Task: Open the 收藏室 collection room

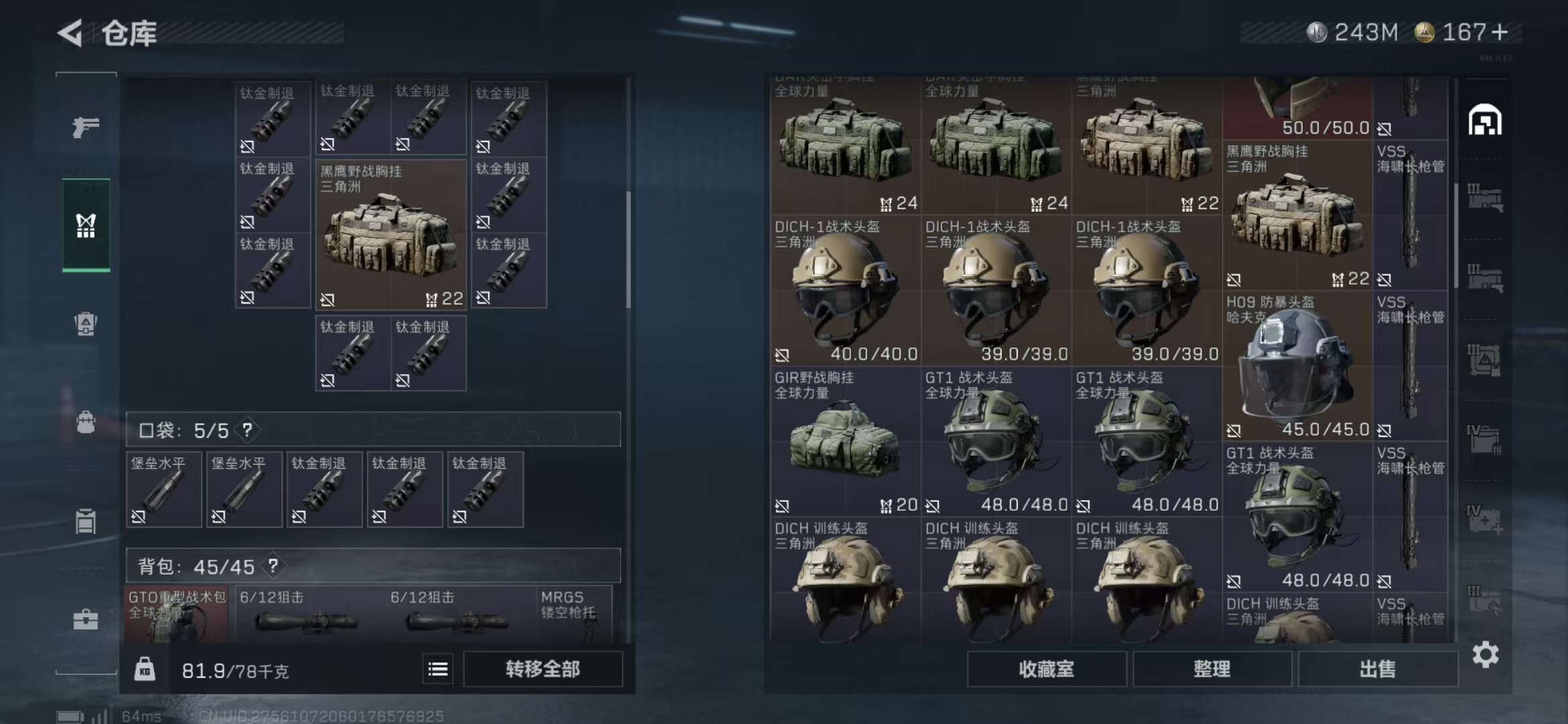Action: point(1046,669)
